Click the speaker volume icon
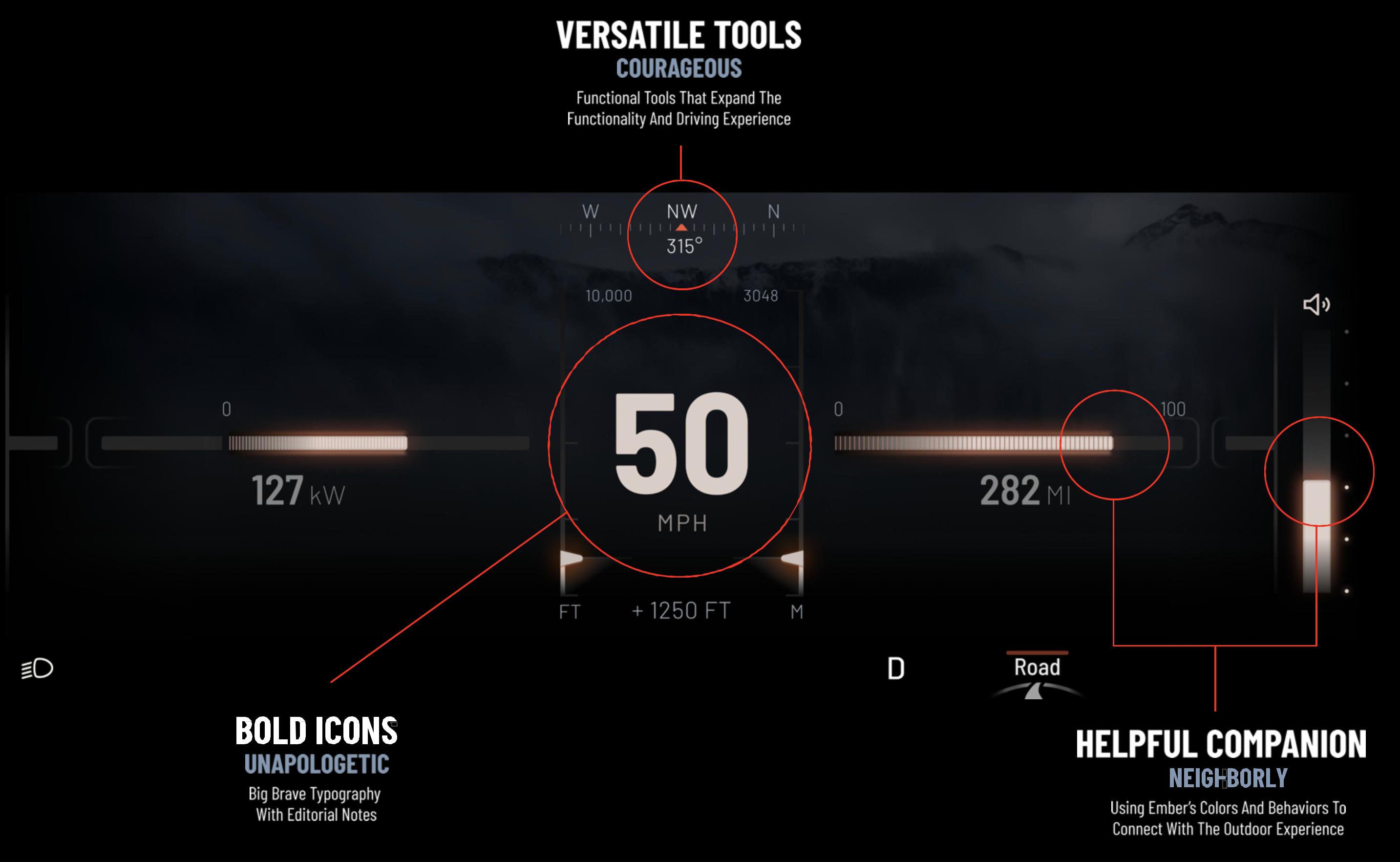Screen dimensions: 1400x862 tap(1316, 304)
